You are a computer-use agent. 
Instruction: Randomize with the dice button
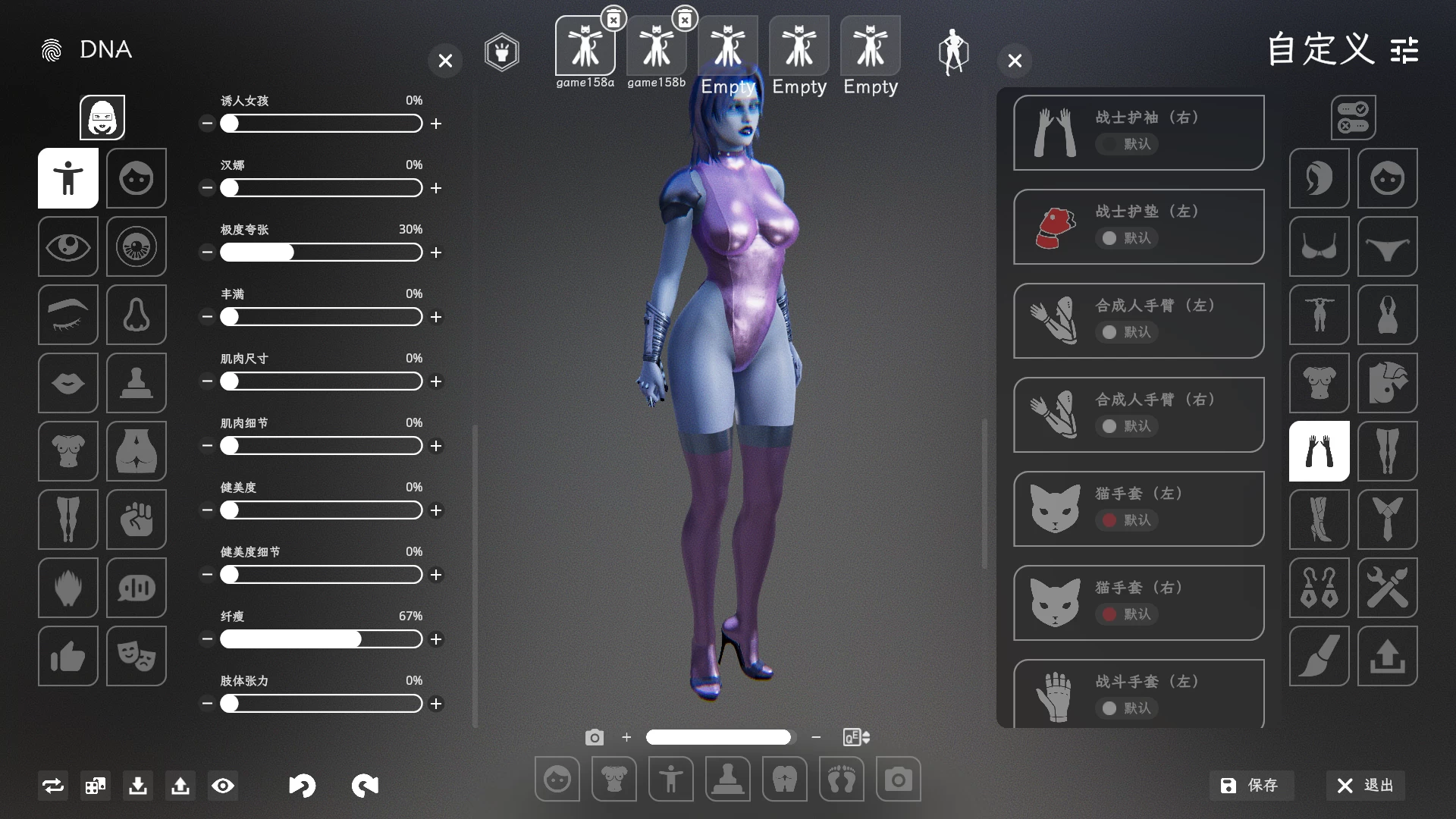click(96, 786)
